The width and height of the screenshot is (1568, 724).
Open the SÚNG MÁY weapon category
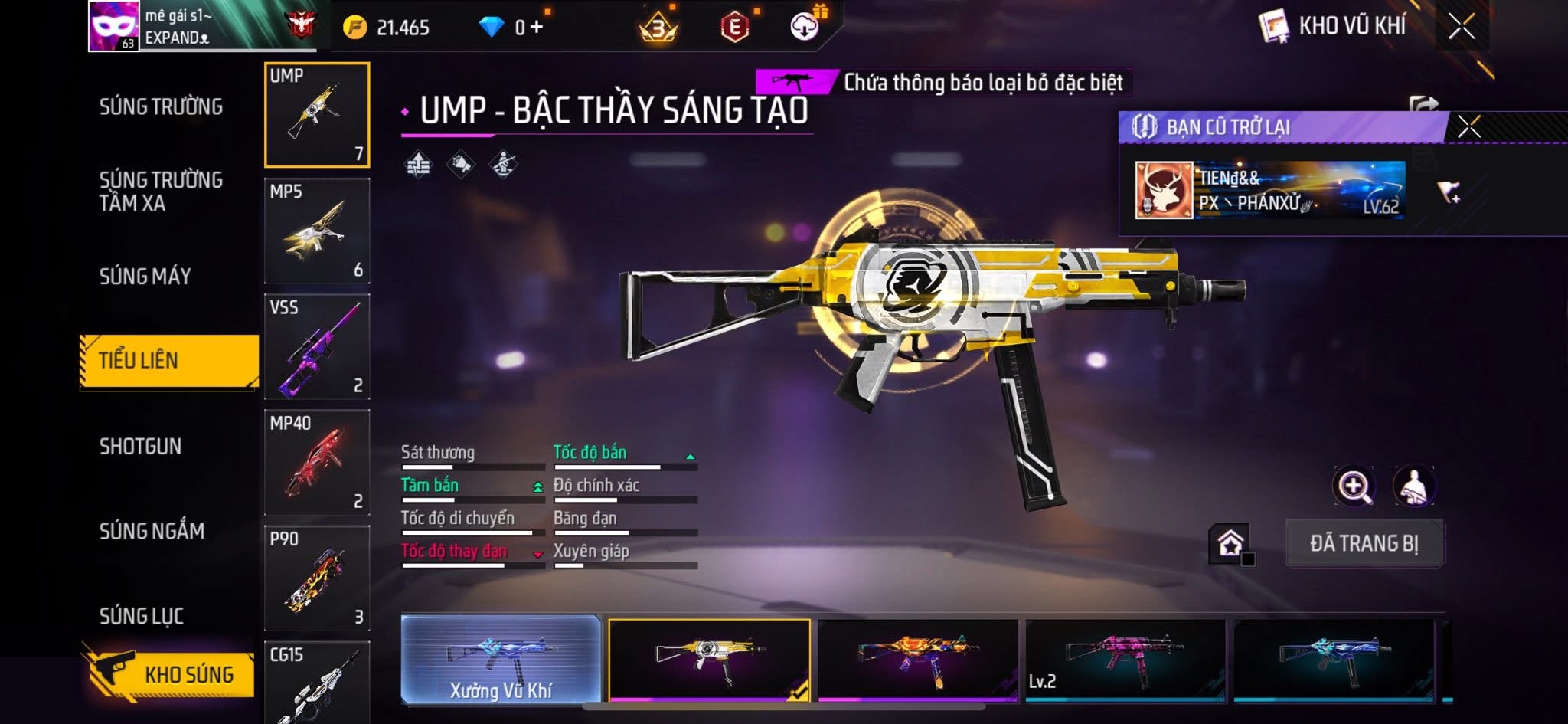[145, 276]
